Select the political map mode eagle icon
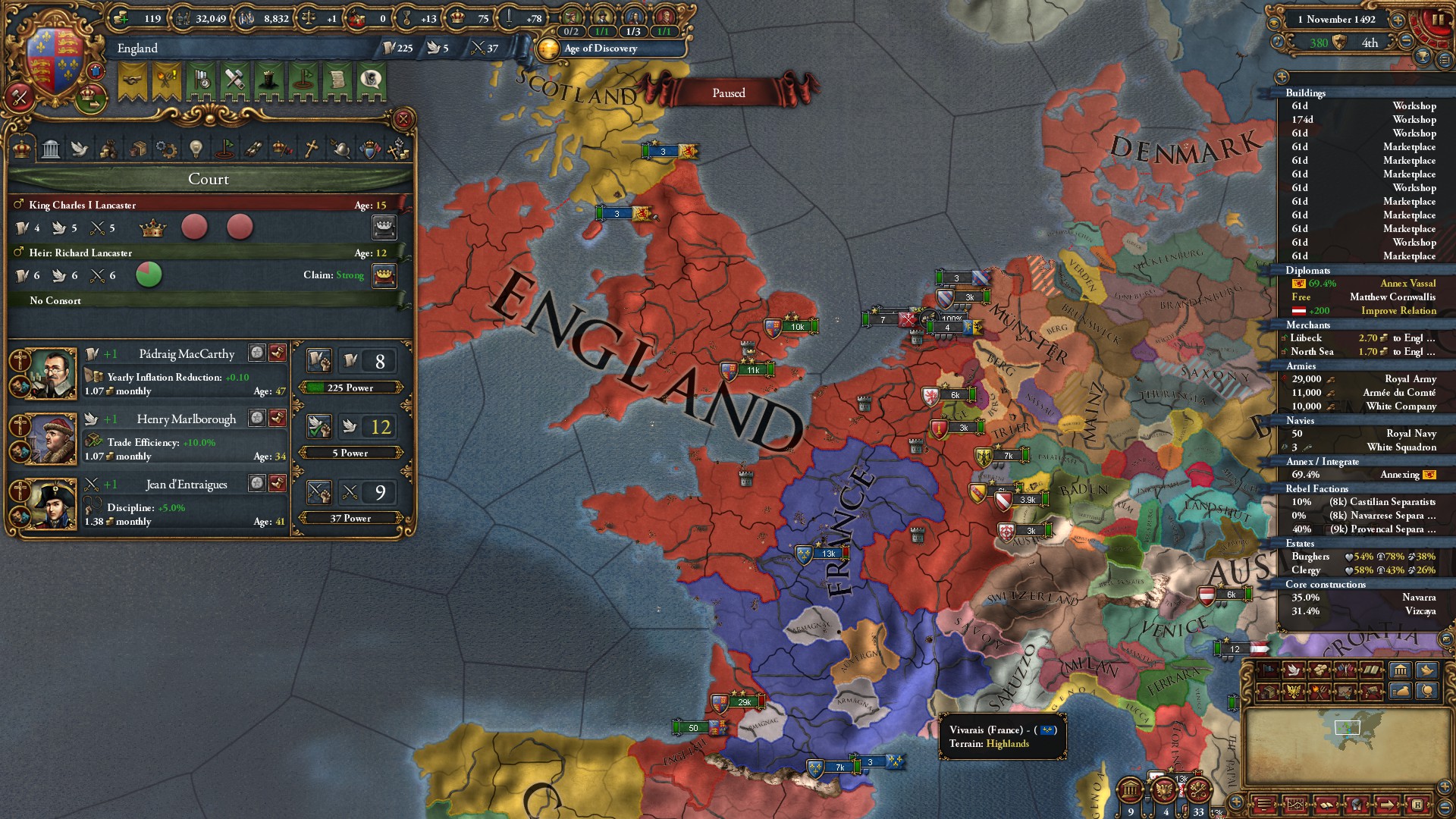The width and height of the screenshot is (1456, 819). (1295, 692)
